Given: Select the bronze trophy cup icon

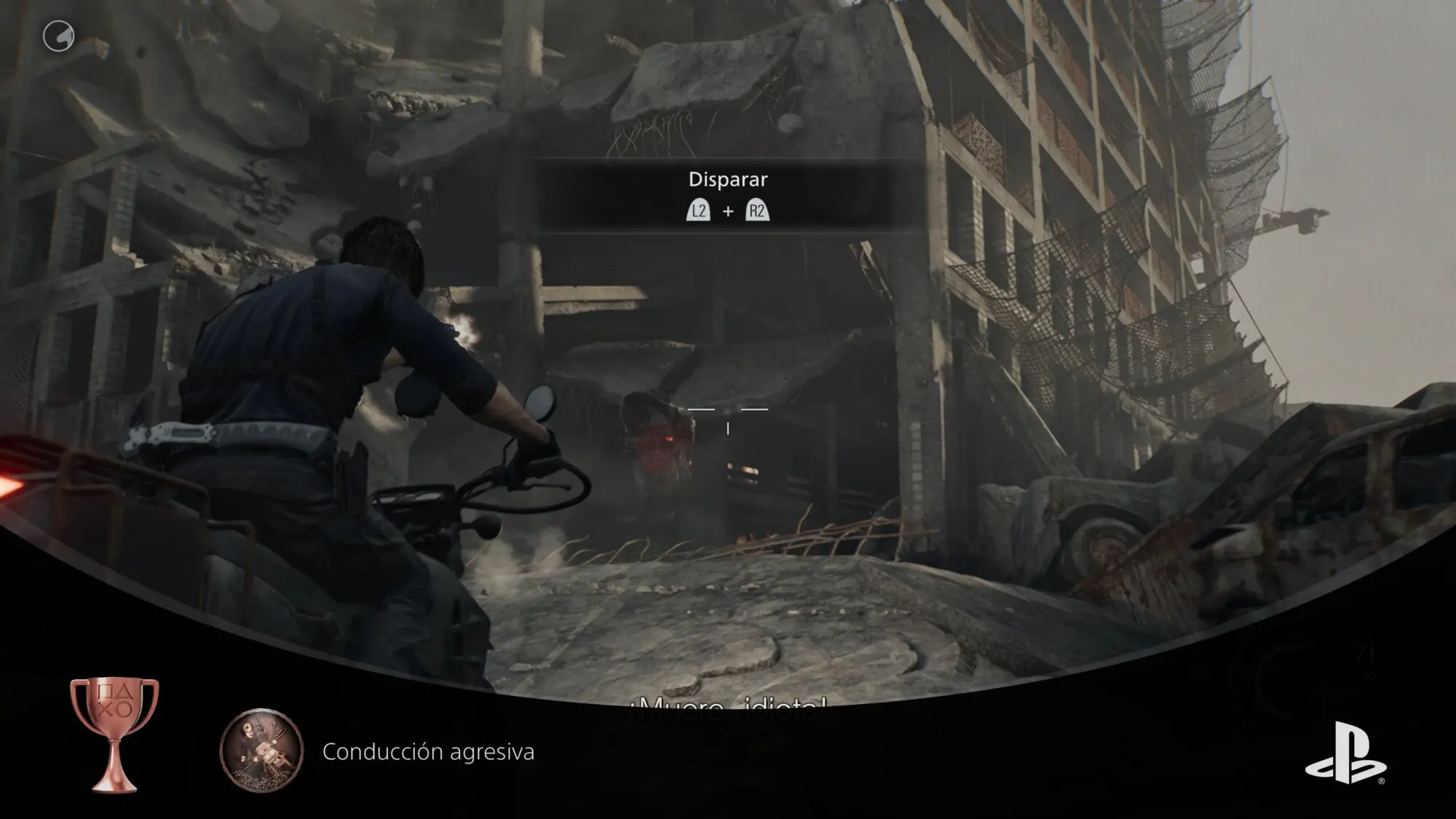Looking at the screenshot, I should coord(114,734).
